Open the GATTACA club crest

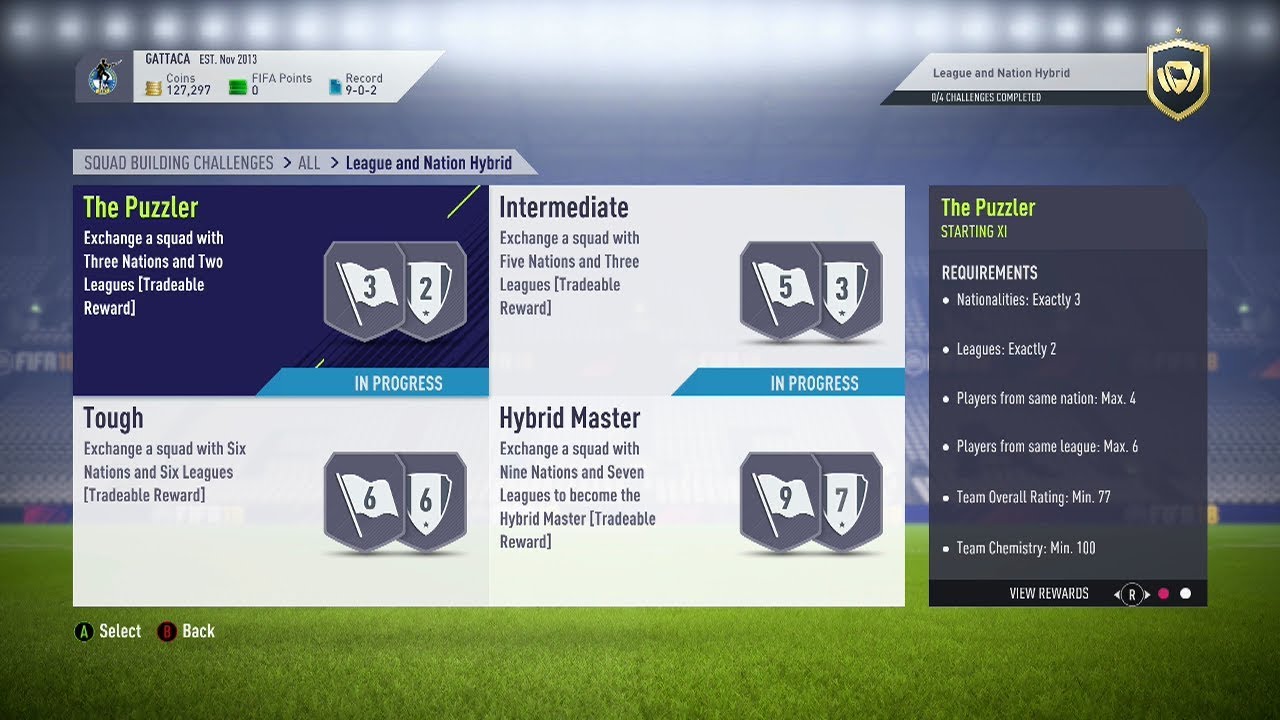104,77
